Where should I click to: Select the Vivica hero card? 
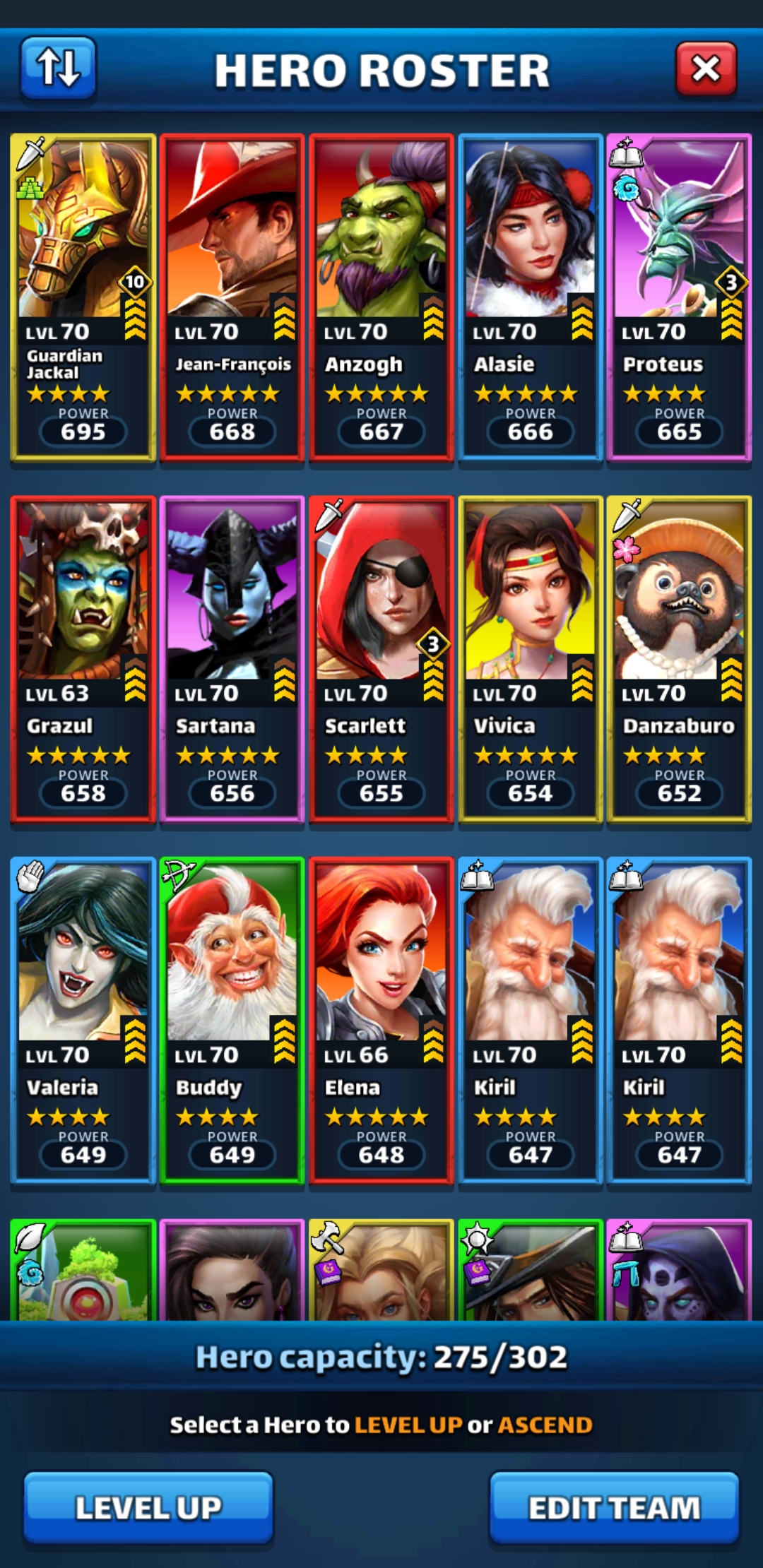[x=531, y=658]
